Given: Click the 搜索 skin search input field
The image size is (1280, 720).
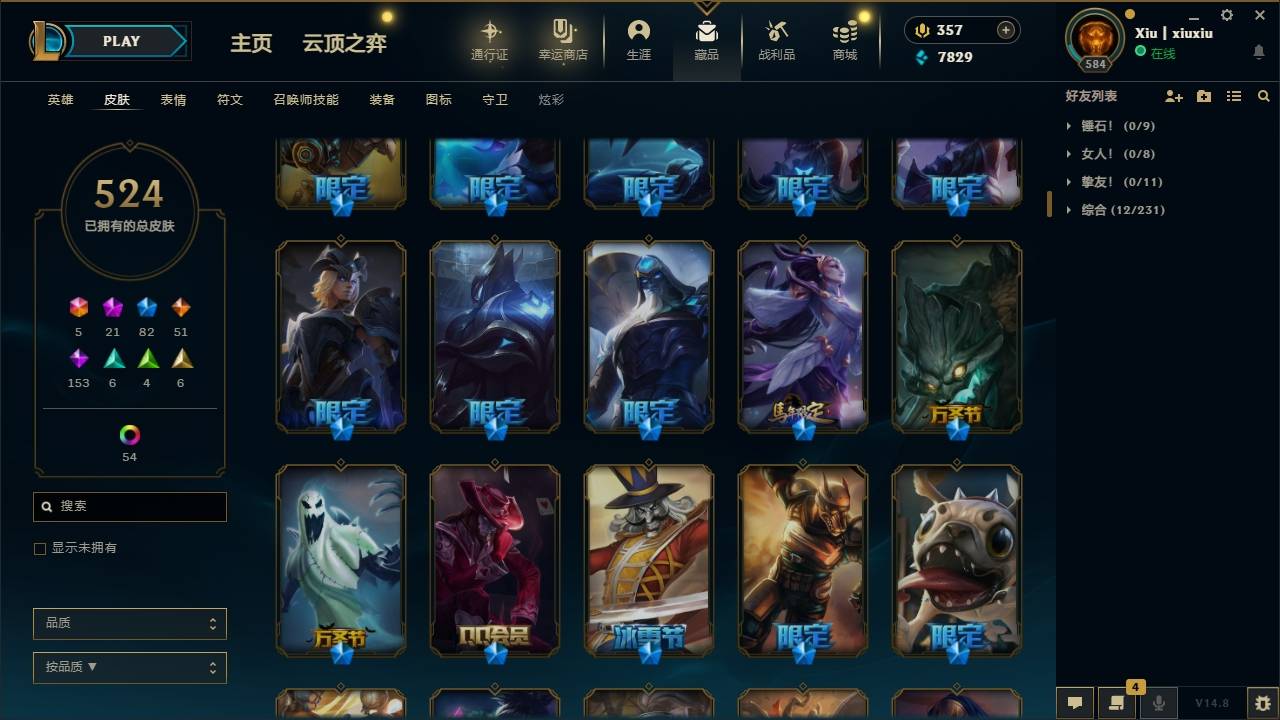Looking at the screenshot, I should (x=129, y=507).
